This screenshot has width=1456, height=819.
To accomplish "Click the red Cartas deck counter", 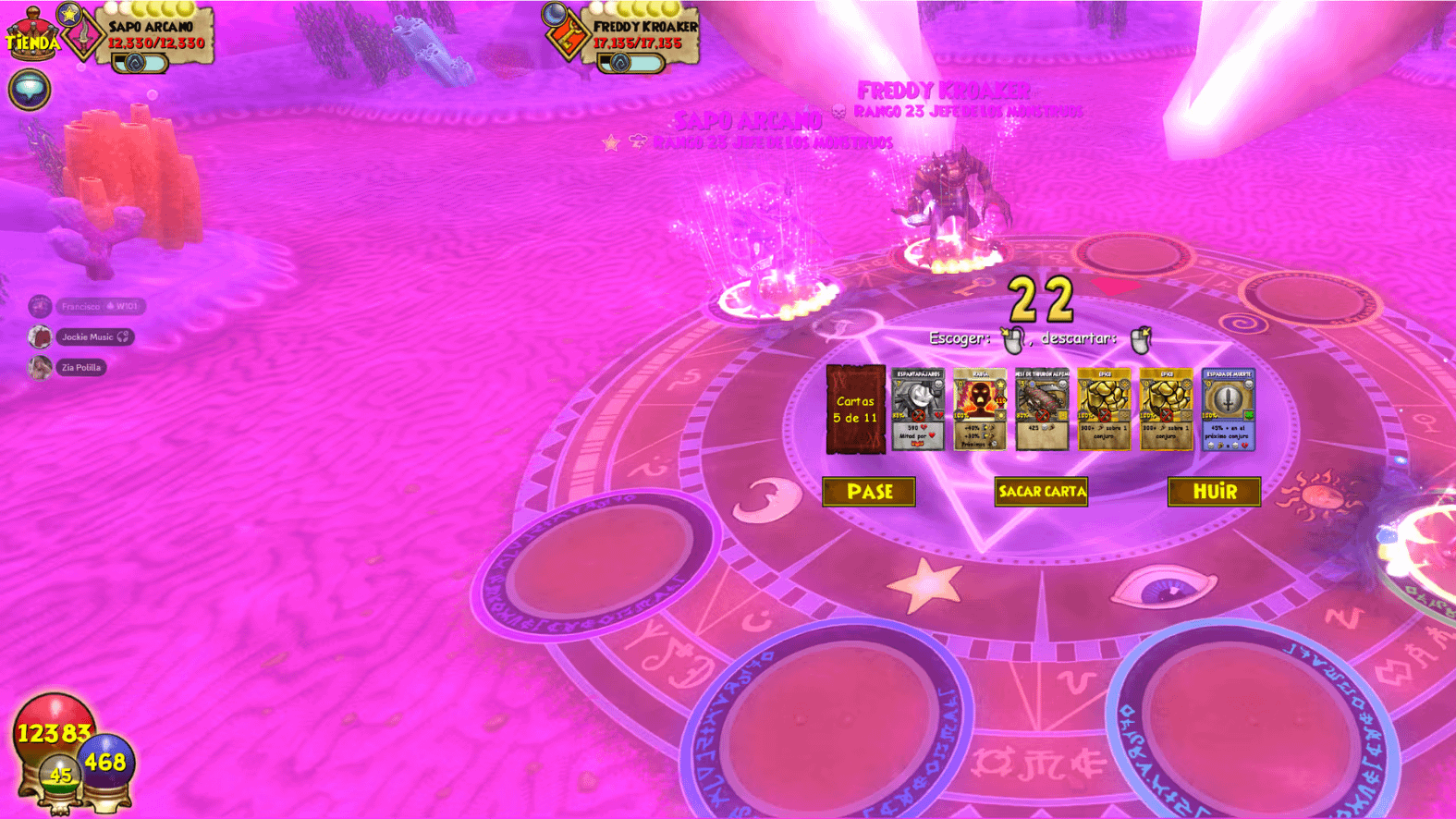I will (x=855, y=409).
